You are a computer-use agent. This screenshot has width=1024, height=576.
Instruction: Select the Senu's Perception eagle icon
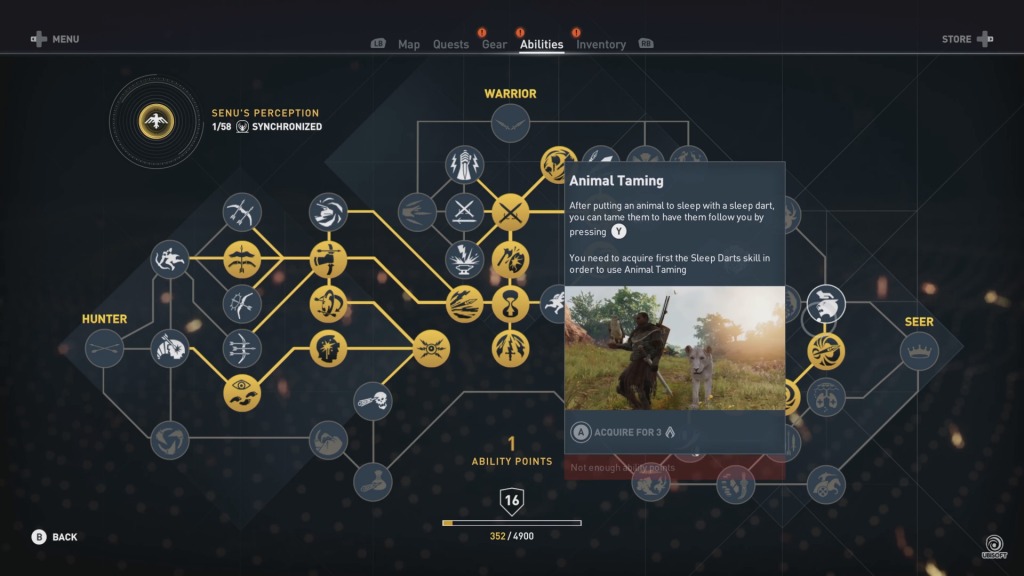[156, 121]
